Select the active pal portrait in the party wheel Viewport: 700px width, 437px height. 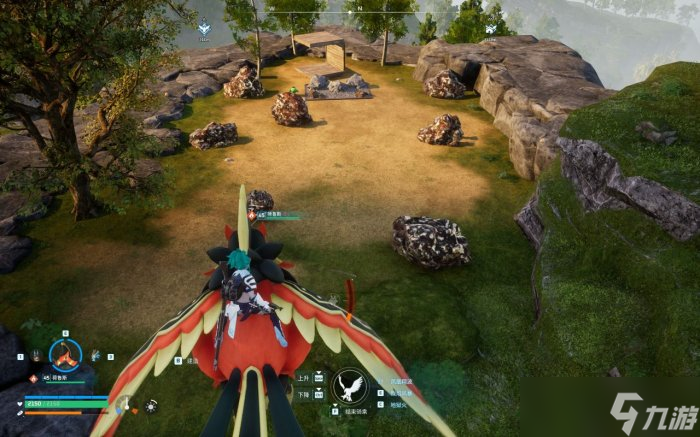point(66,354)
